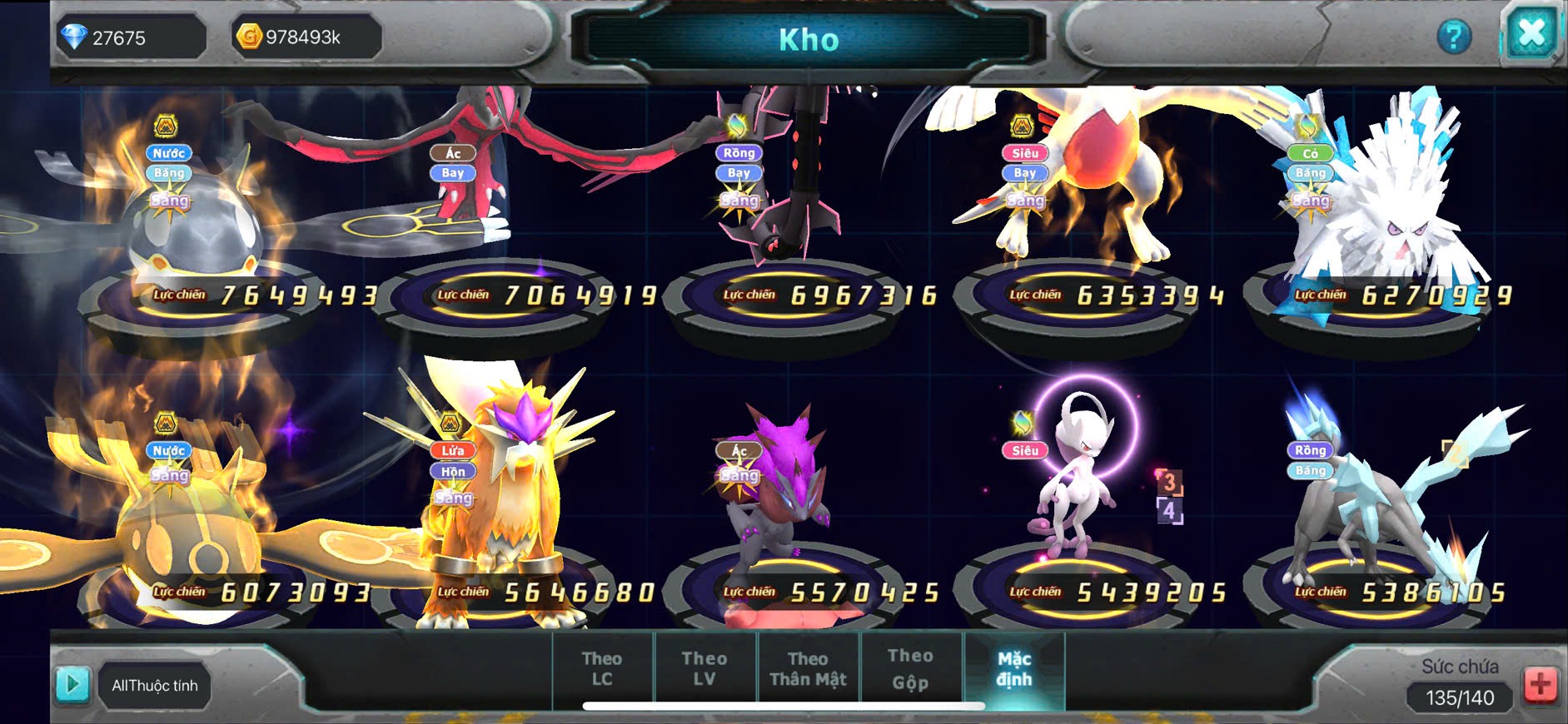Switch to the Theo LV sorting tab
Screen dimensions: 1568x724
point(704,669)
